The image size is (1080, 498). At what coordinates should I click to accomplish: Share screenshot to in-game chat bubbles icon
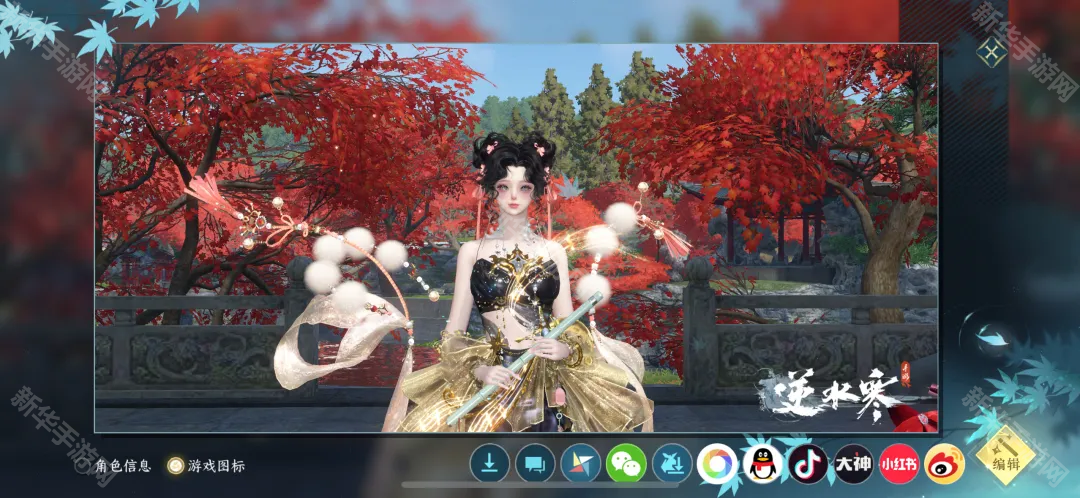pyautogui.click(x=535, y=463)
